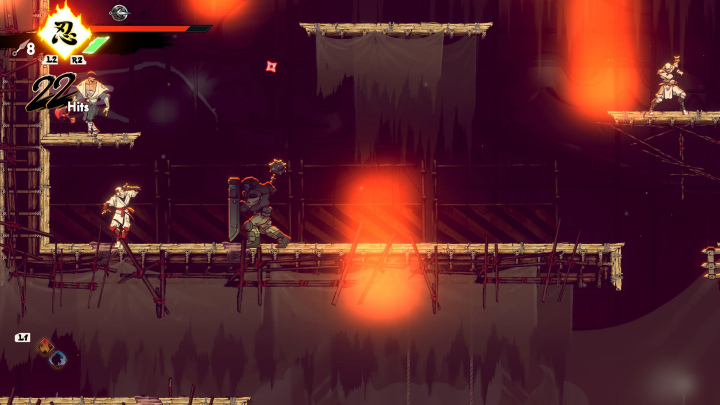Activate the fire ninpo ability icon

tap(45, 348)
